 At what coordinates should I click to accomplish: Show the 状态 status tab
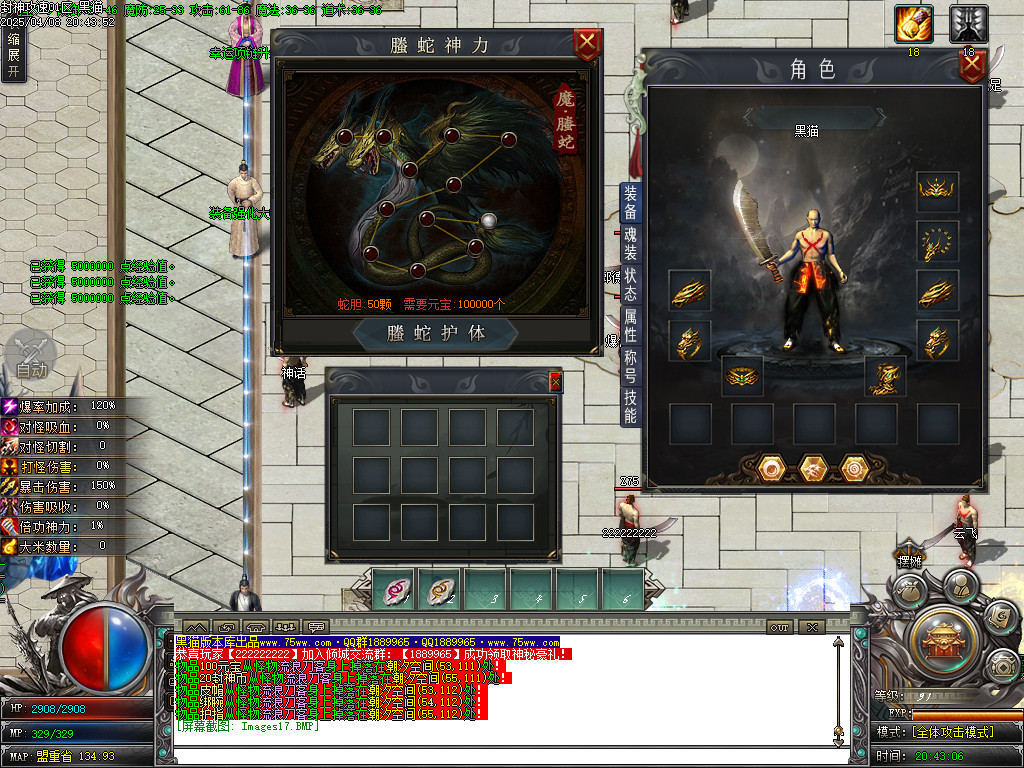coord(630,283)
